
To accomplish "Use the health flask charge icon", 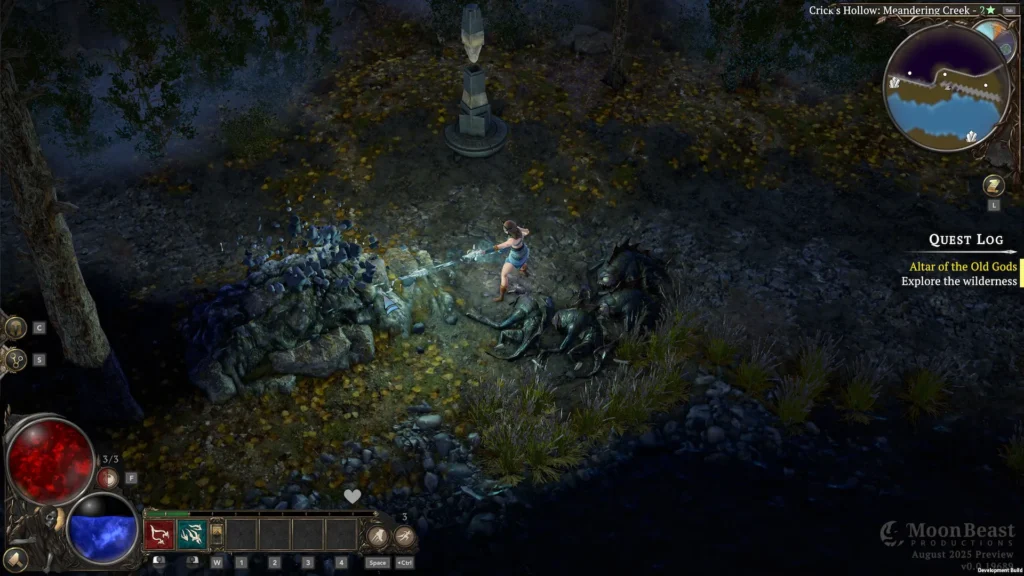I will point(107,477).
